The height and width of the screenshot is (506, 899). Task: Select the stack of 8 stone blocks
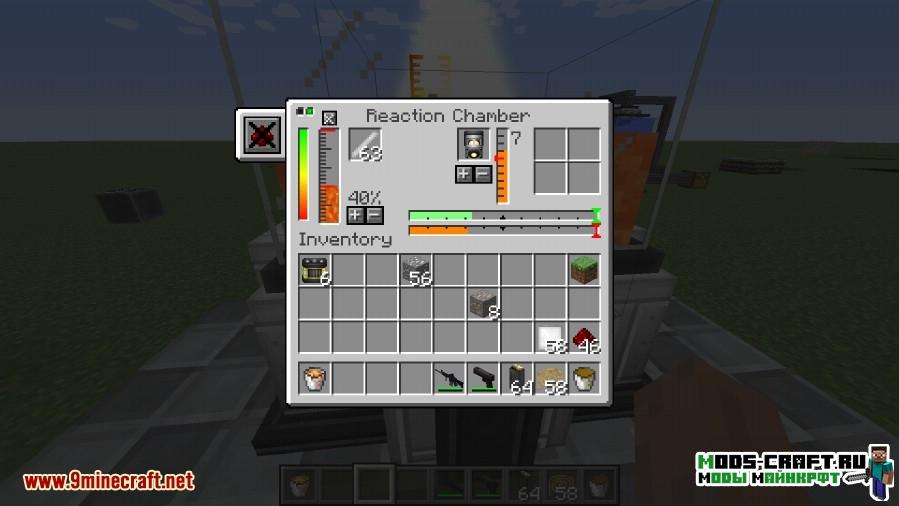484,304
